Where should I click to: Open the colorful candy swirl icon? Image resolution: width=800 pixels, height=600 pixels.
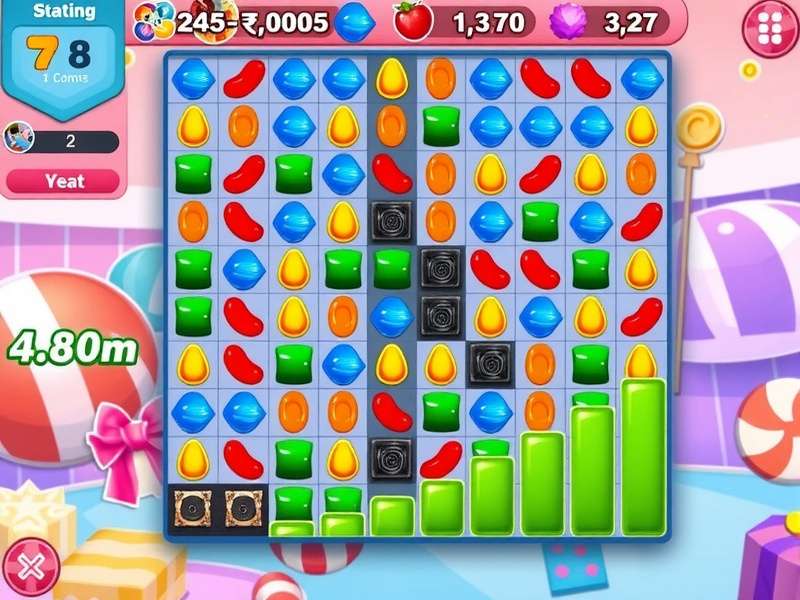point(152,22)
